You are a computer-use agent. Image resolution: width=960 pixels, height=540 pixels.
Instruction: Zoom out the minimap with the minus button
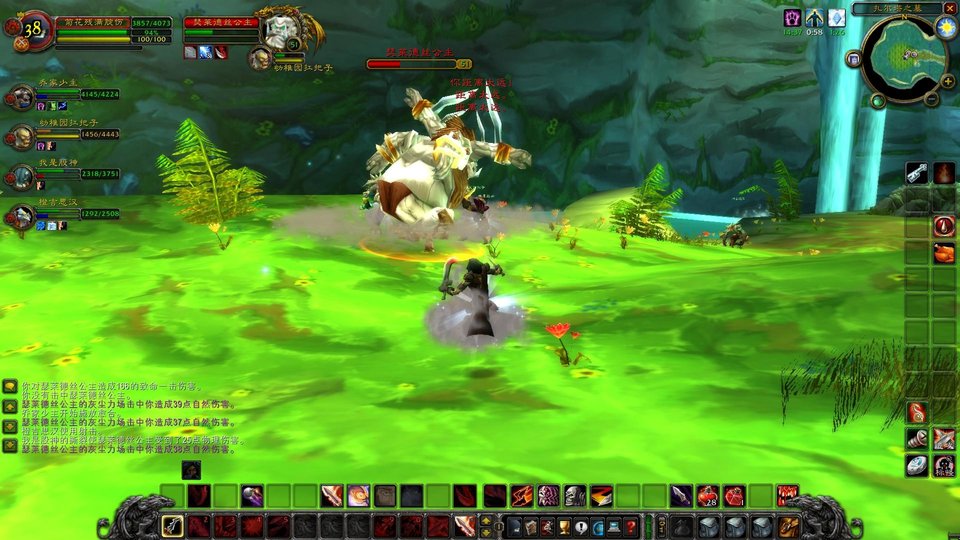click(931, 98)
